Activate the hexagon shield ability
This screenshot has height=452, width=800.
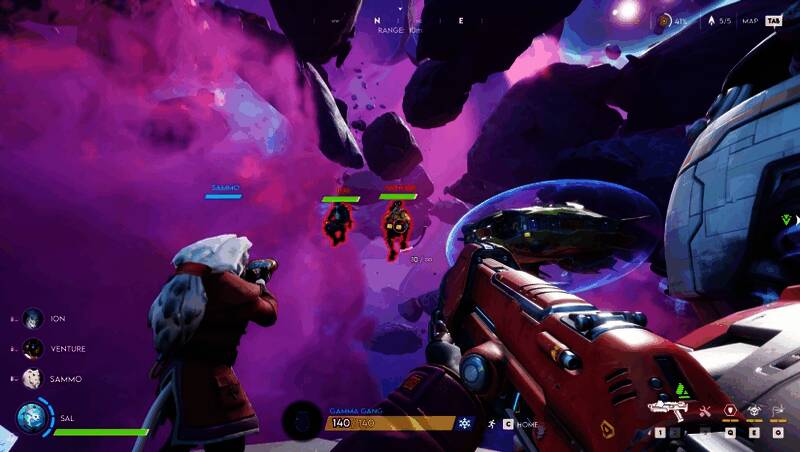coord(729,410)
